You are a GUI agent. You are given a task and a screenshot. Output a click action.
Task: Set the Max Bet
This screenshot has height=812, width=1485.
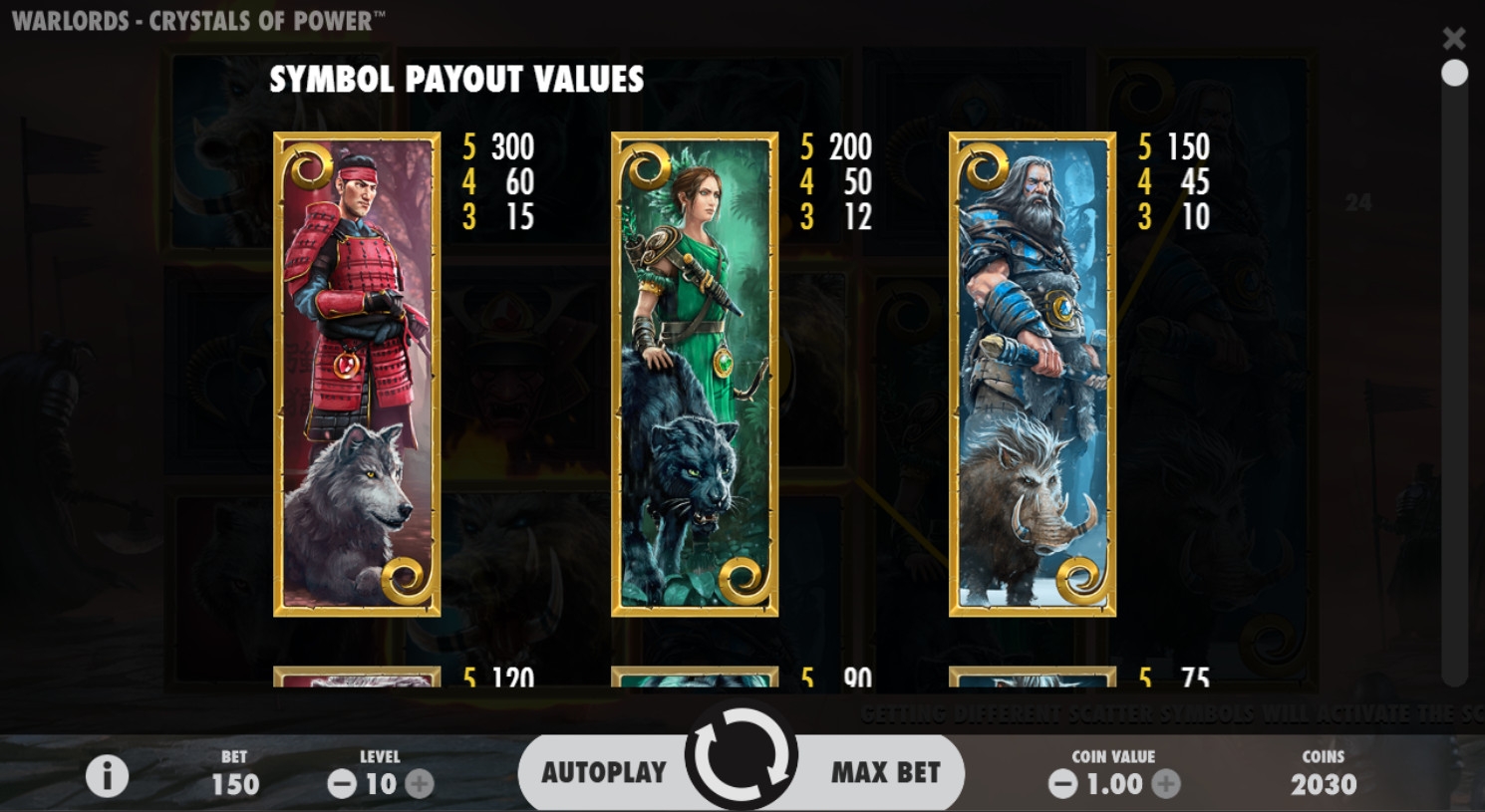click(885, 772)
